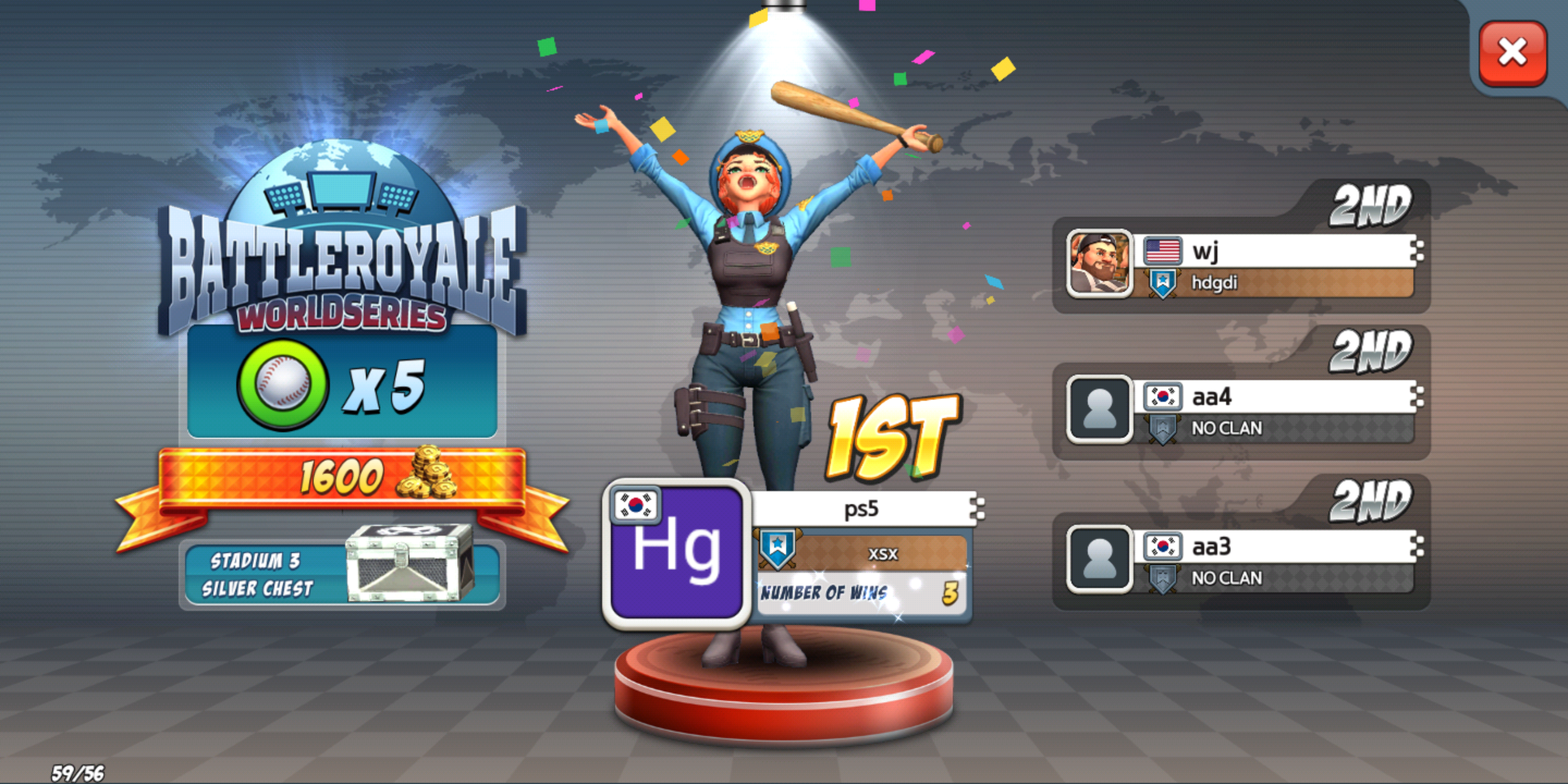Tap the baseball x5 reward panel
The height and width of the screenshot is (784, 1568).
pyautogui.click(x=342, y=383)
